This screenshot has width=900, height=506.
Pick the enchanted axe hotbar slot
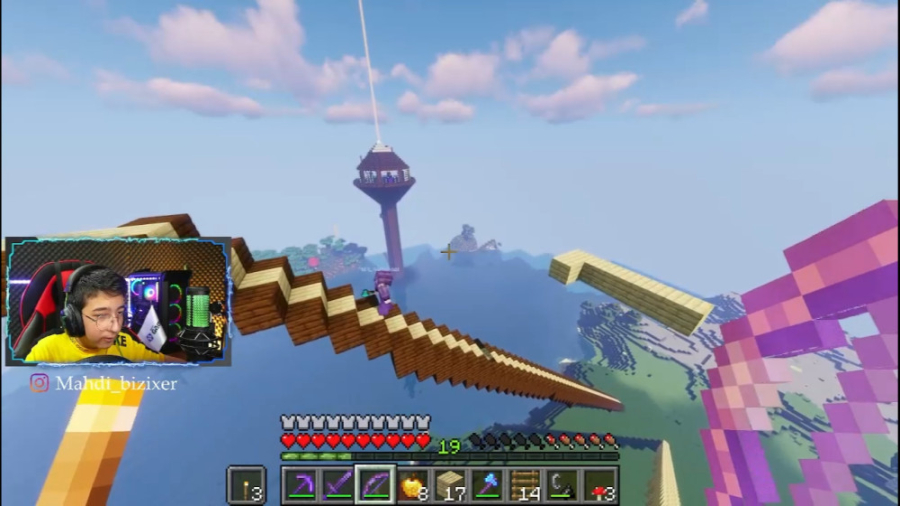pyautogui.click(x=487, y=485)
